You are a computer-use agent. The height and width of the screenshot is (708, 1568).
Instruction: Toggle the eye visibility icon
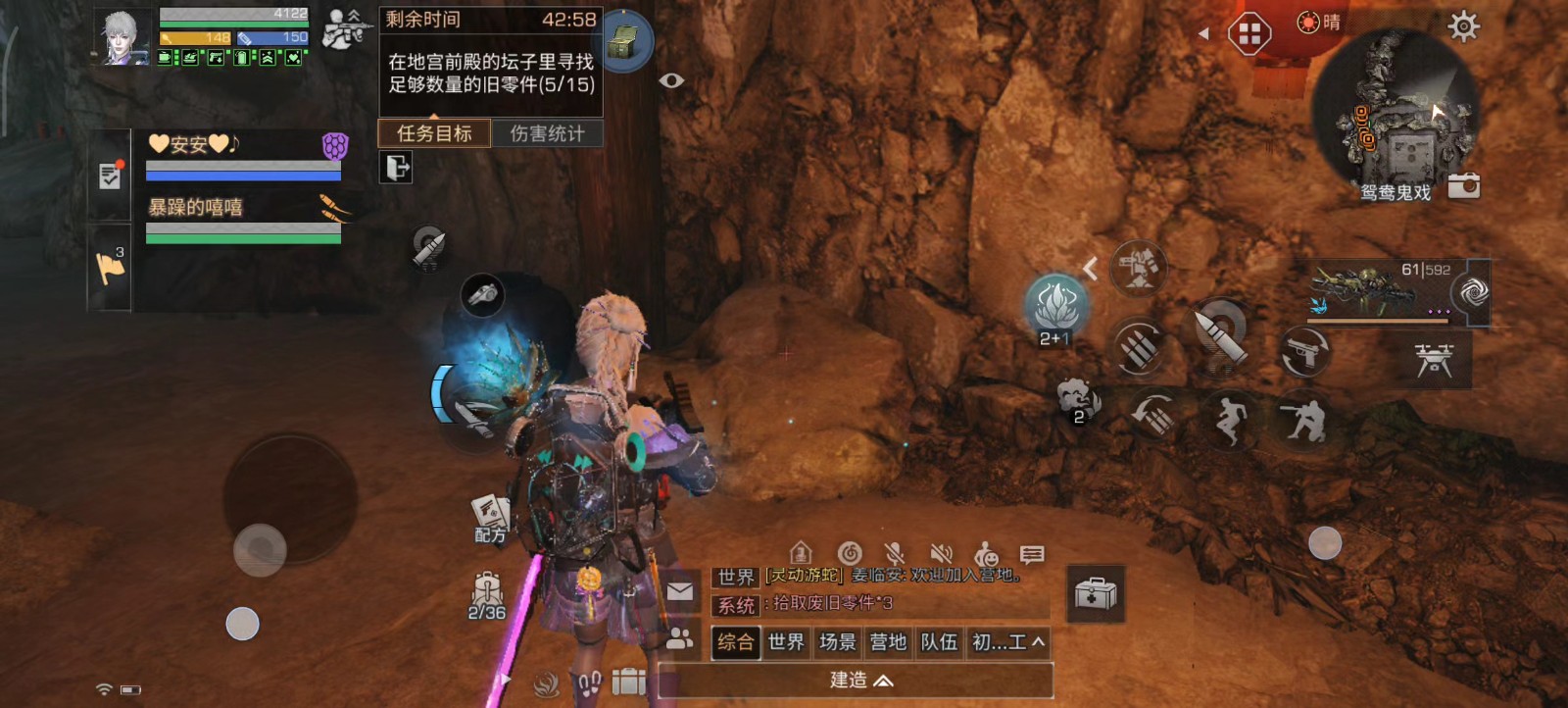[671, 80]
